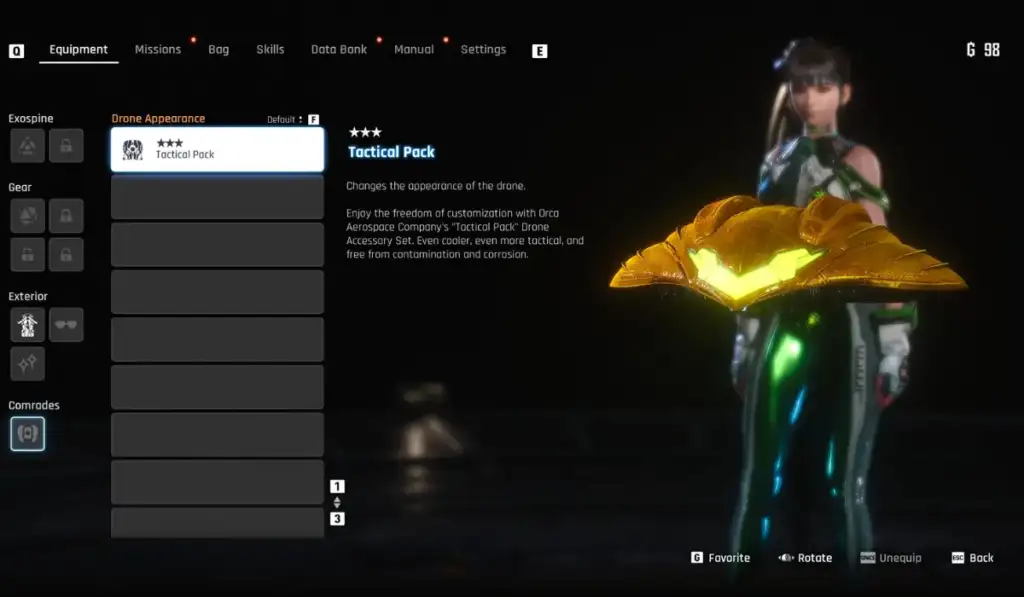Go Back from the equipment screen
This screenshot has height=597, width=1024.
pyautogui.click(x=972, y=558)
